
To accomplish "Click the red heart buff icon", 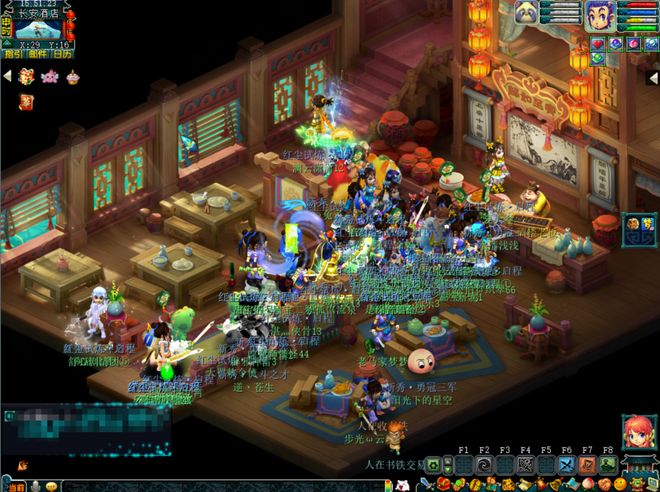I will 599,44.
